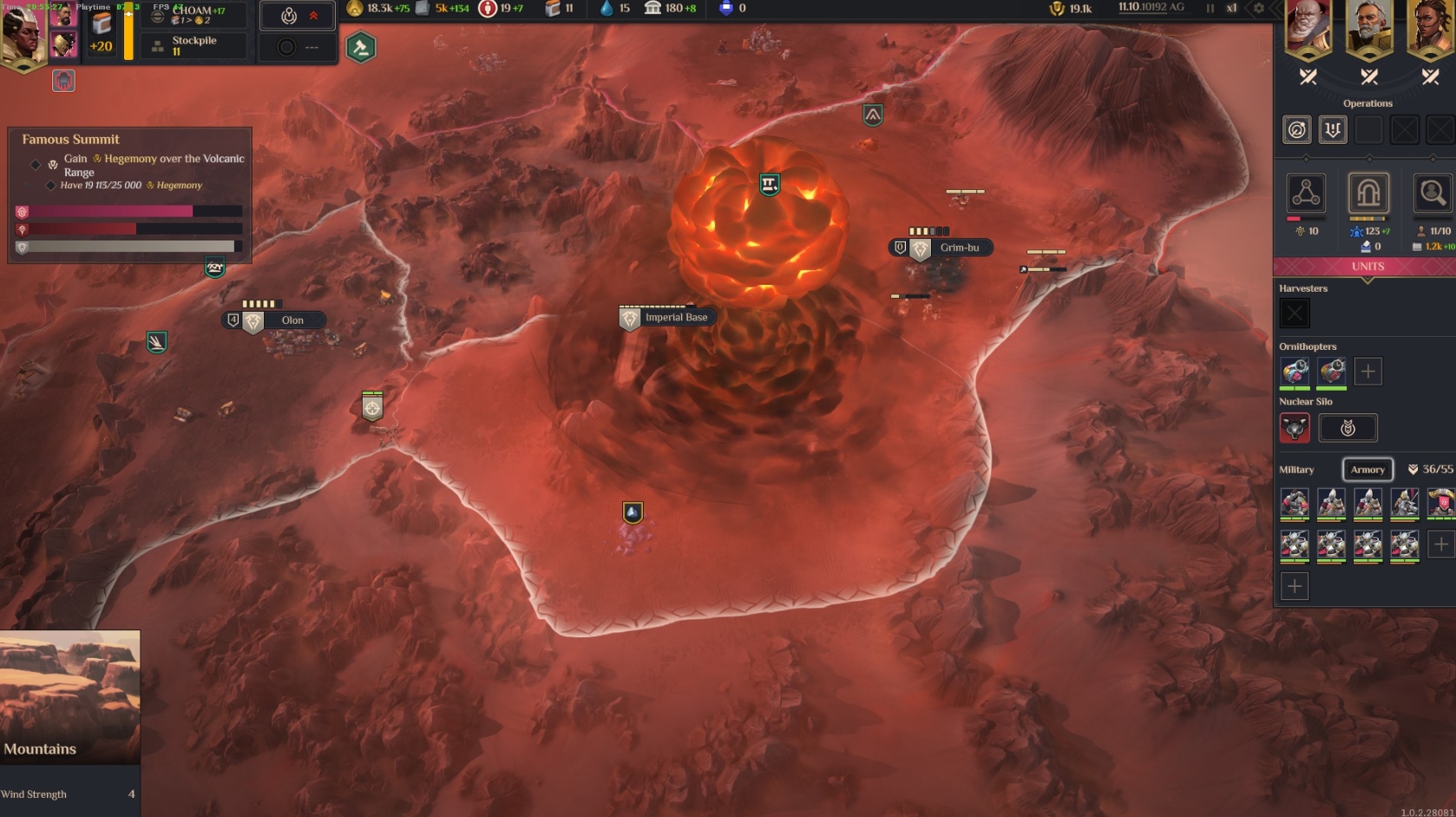The height and width of the screenshot is (817, 1456).
Task: Collapse the UNITS banner header
Action: (1367, 267)
